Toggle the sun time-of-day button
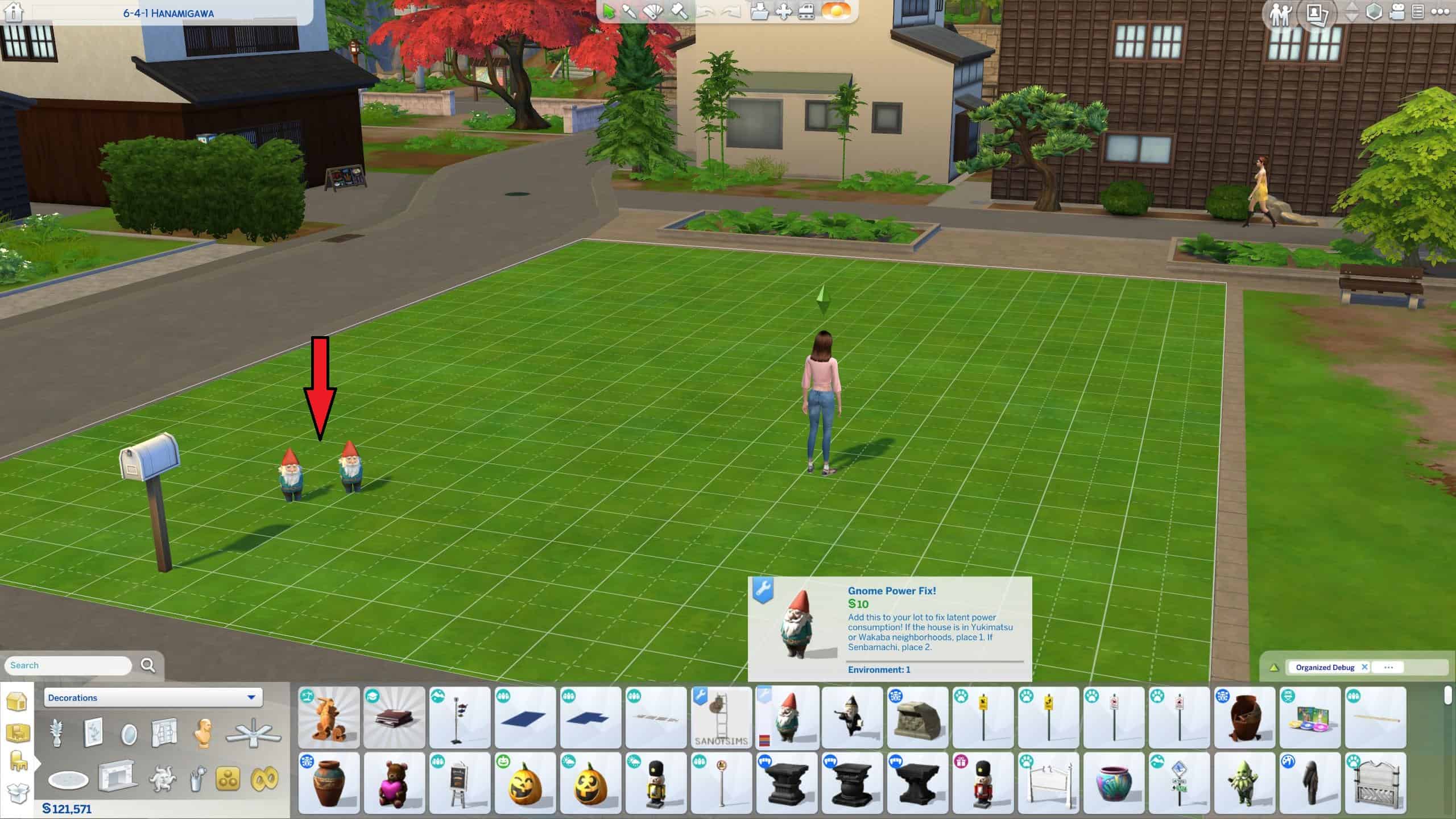This screenshot has height=819, width=1456. click(x=836, y=12)
